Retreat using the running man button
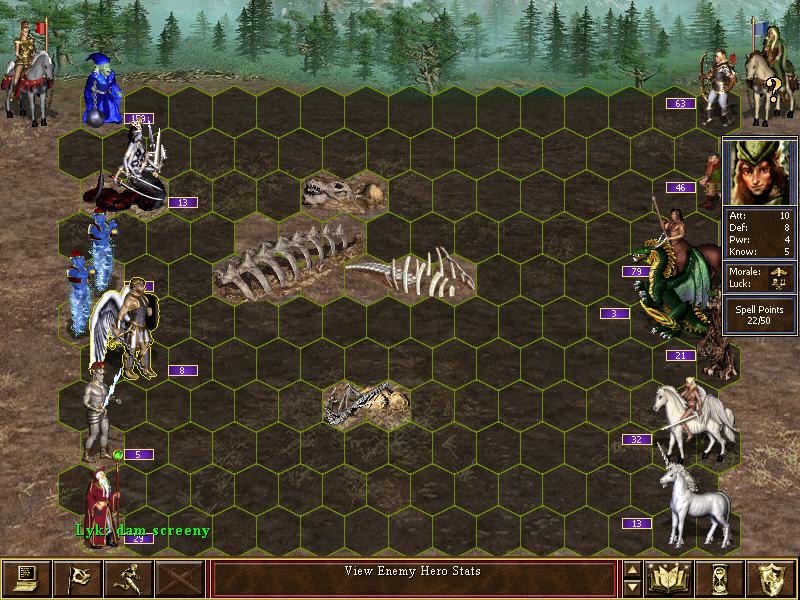 (128, 577)
